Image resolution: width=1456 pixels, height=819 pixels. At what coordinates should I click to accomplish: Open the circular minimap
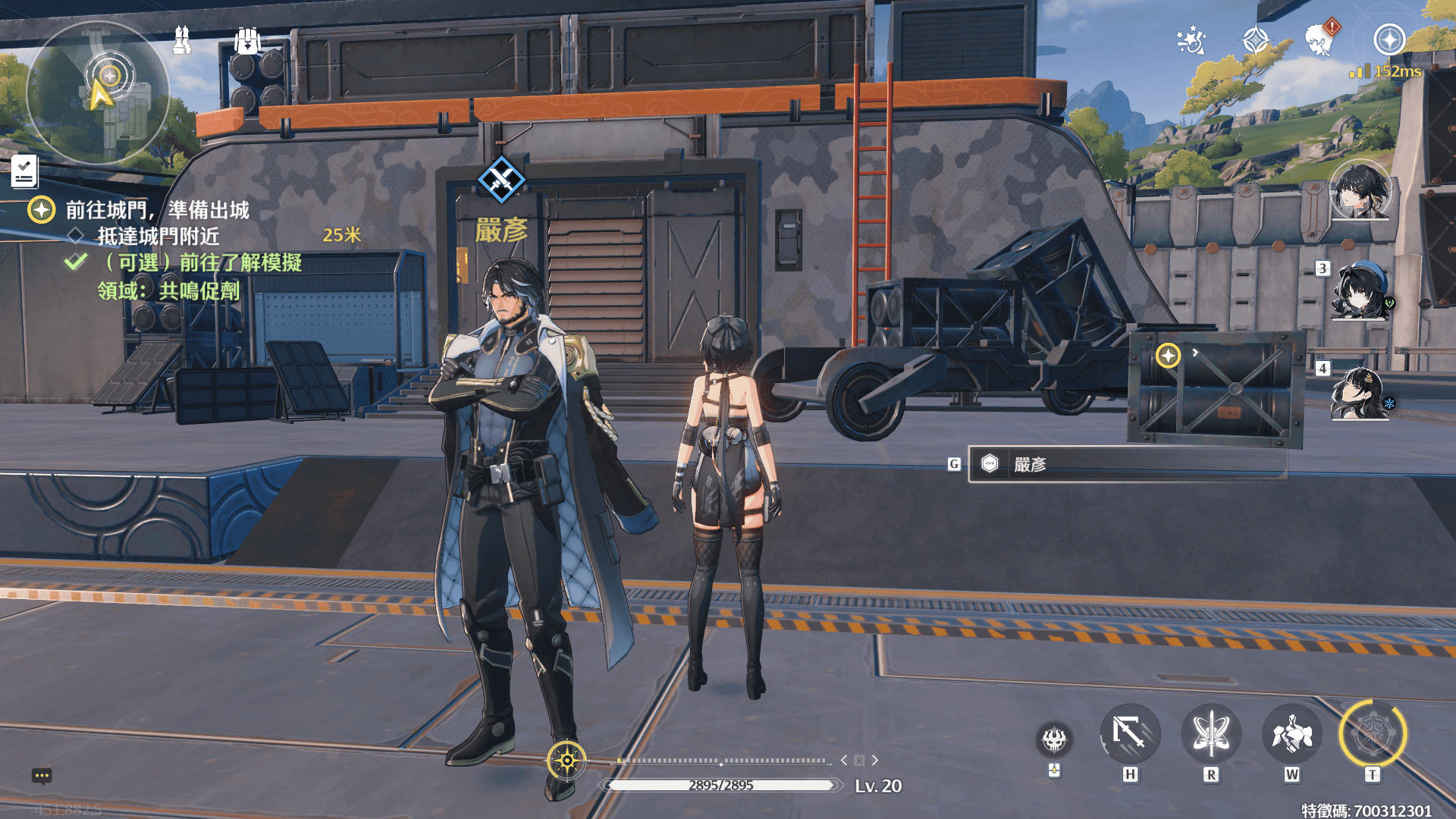point(98,93)
